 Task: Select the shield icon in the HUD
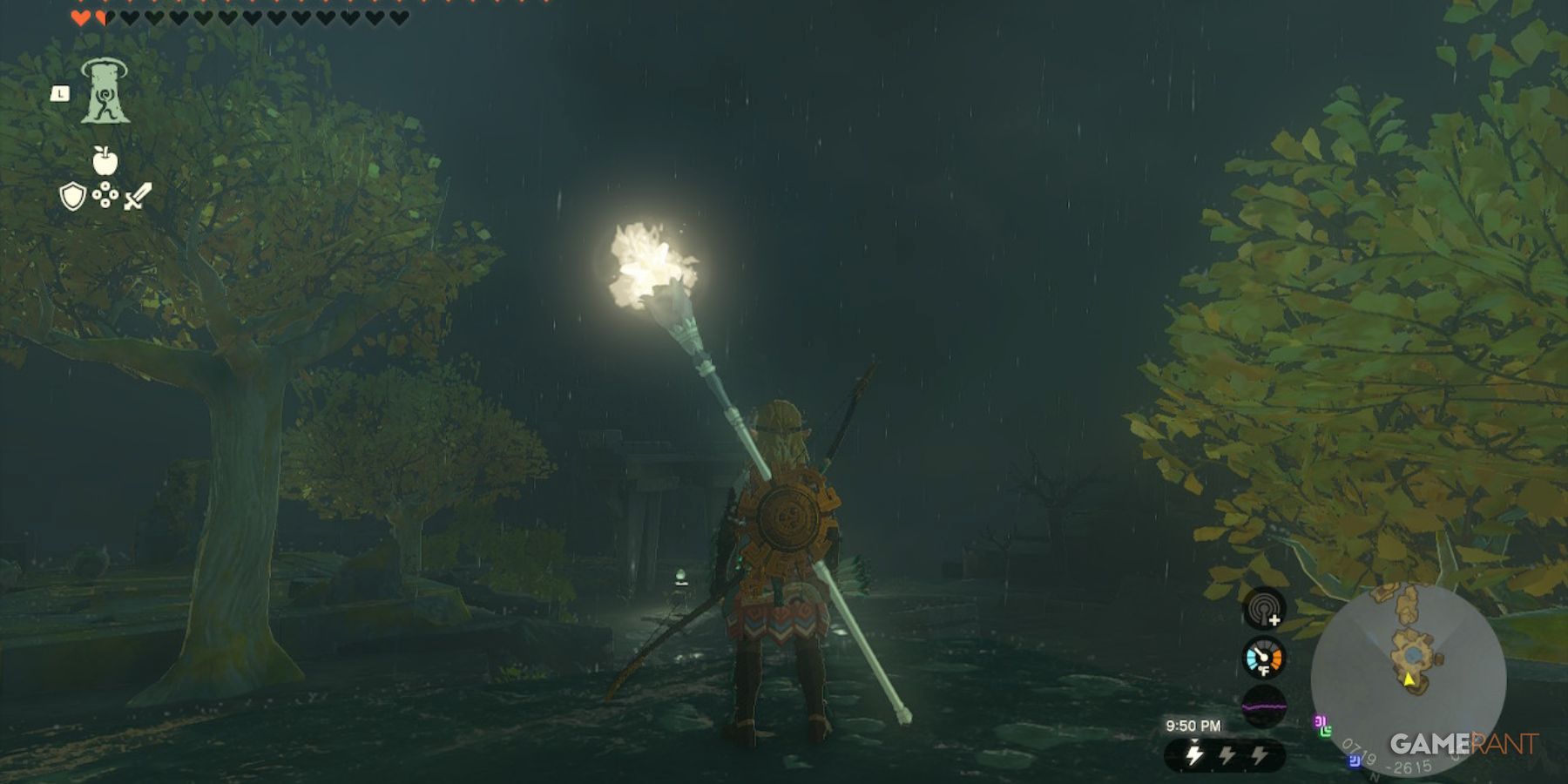click(x=74, y=198)
